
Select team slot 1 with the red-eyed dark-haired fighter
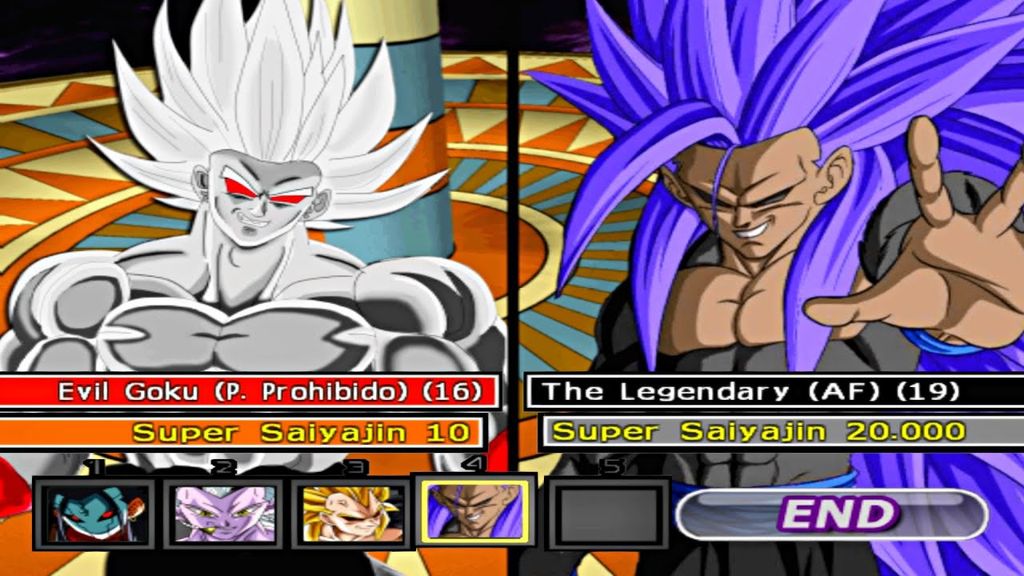(x=94, y=514)
